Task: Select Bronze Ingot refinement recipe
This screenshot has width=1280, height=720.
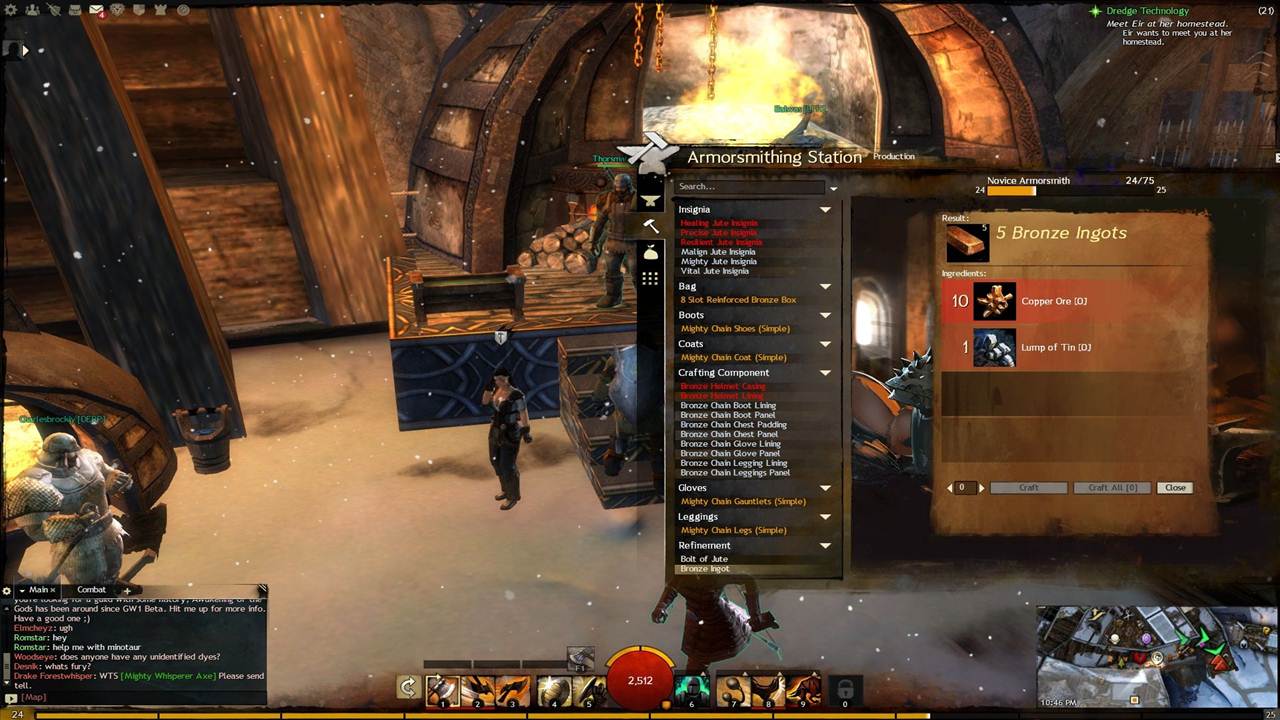Action: click(705, 569)
